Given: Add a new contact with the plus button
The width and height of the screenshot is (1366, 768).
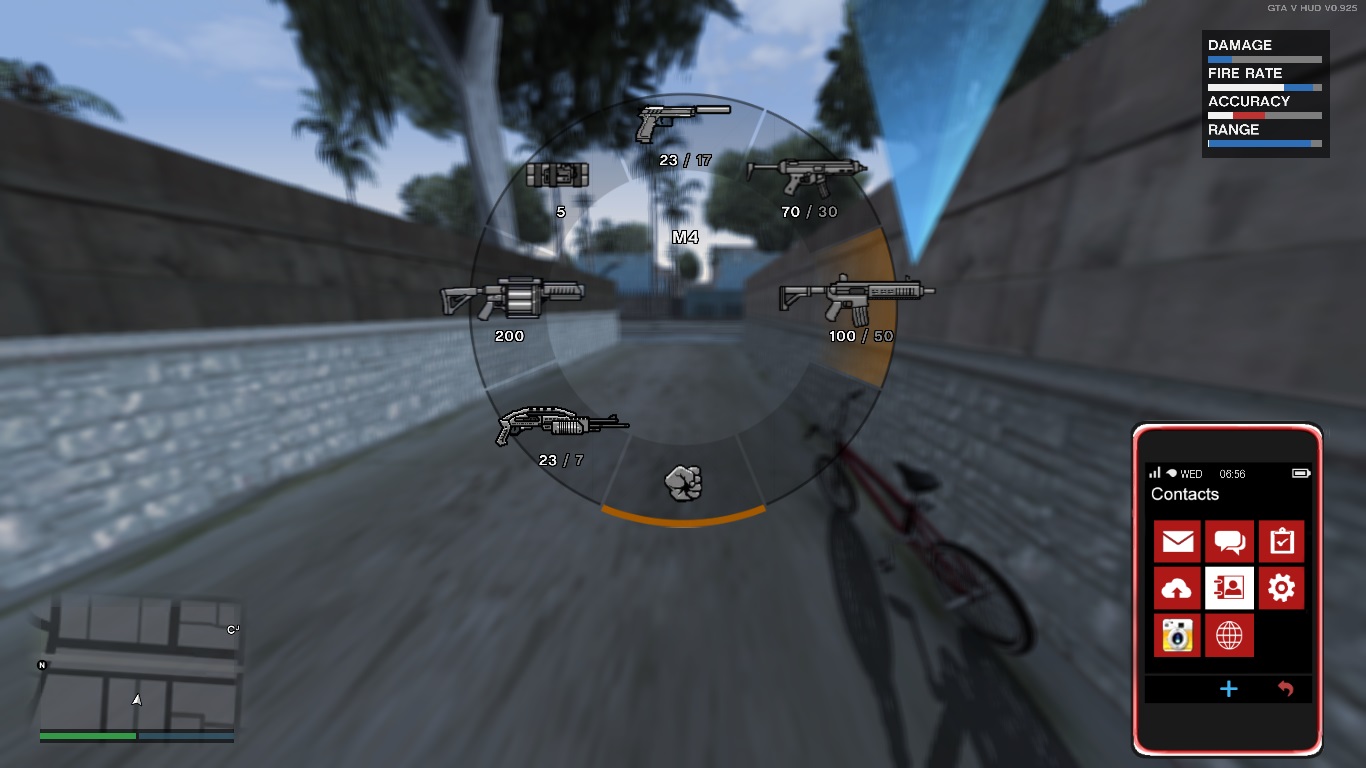Looking at the screenshot, I should click(1228, 689).
